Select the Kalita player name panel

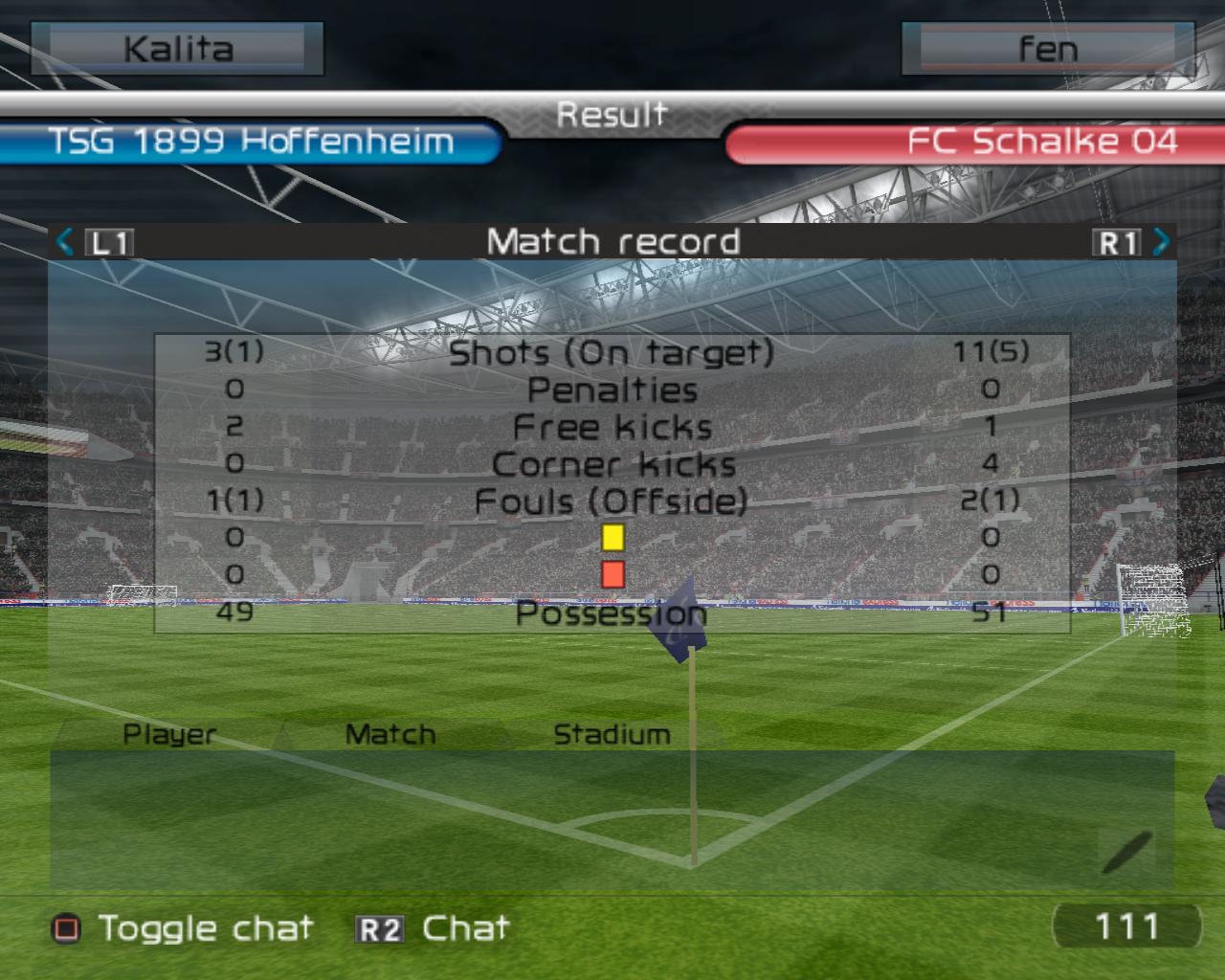coord(178,49)
